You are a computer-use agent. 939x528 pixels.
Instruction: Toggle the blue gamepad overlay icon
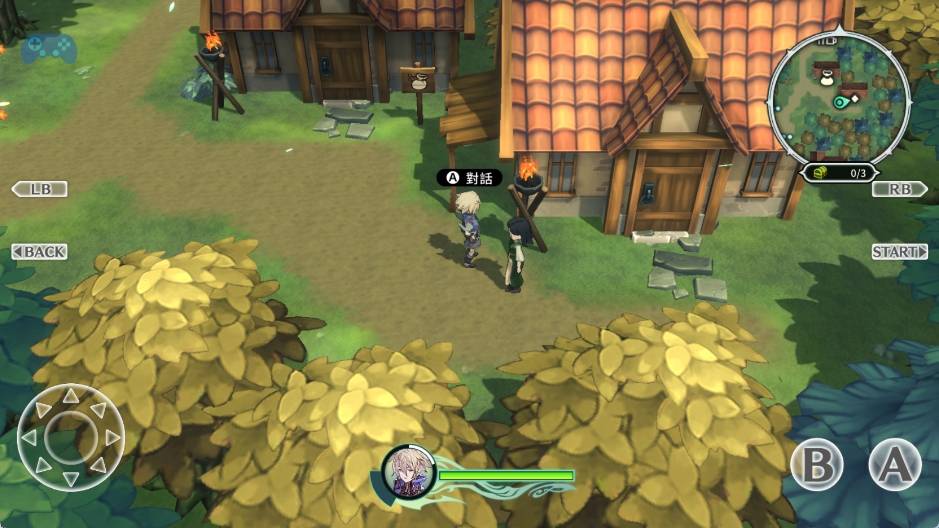point(49,47)
